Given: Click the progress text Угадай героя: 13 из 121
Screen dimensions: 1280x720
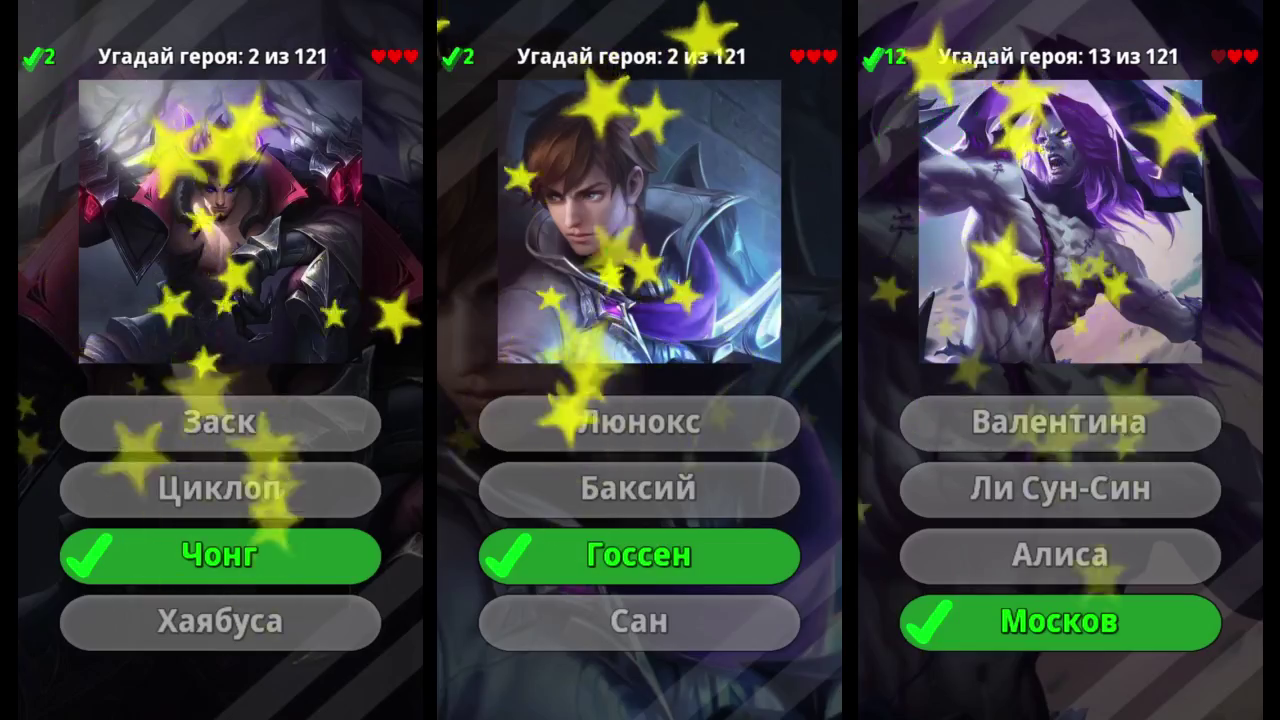Looking at the screenshot, I should [x=1060, y=57].
